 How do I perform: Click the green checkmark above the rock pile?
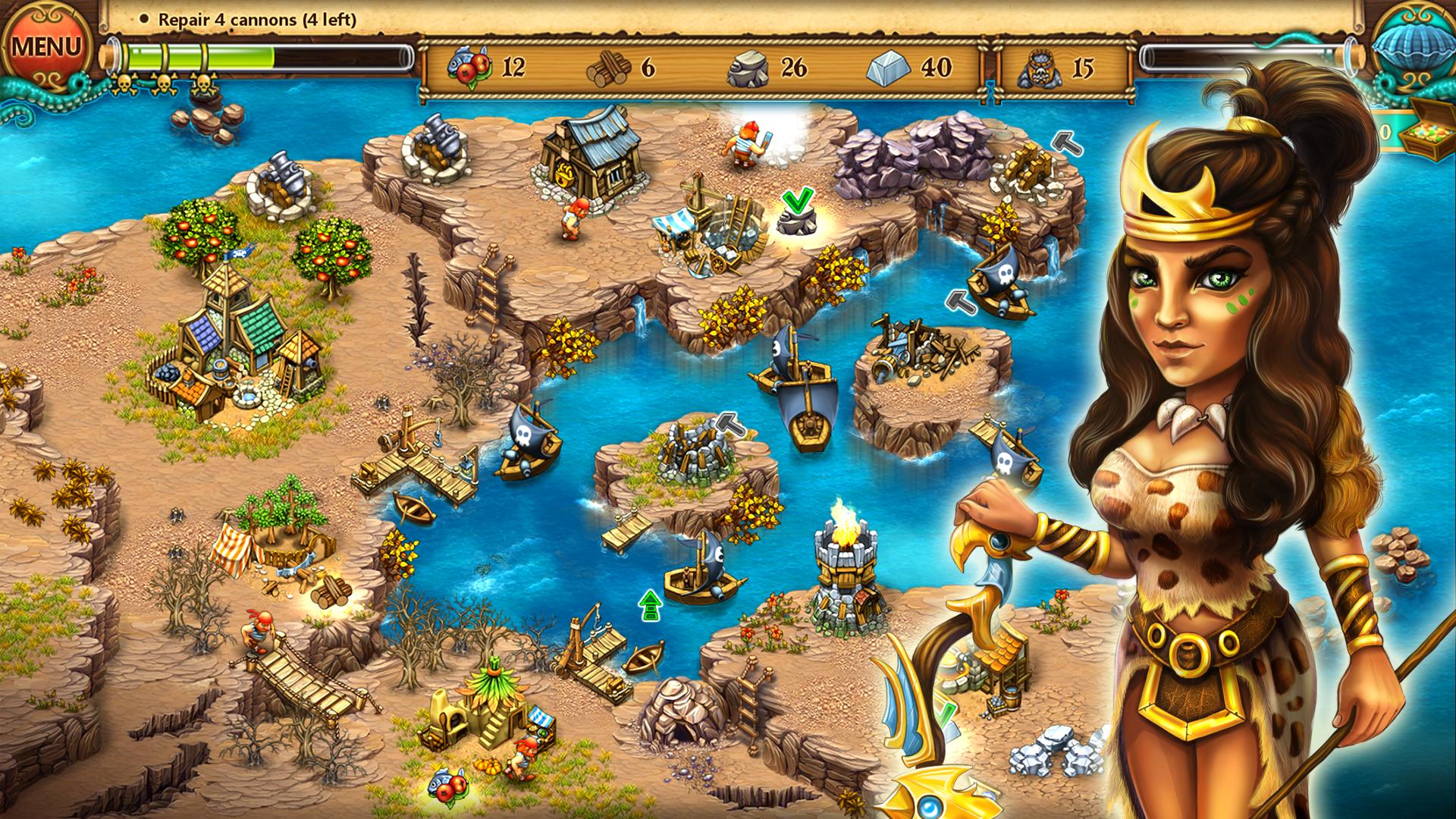click(796, 200)
